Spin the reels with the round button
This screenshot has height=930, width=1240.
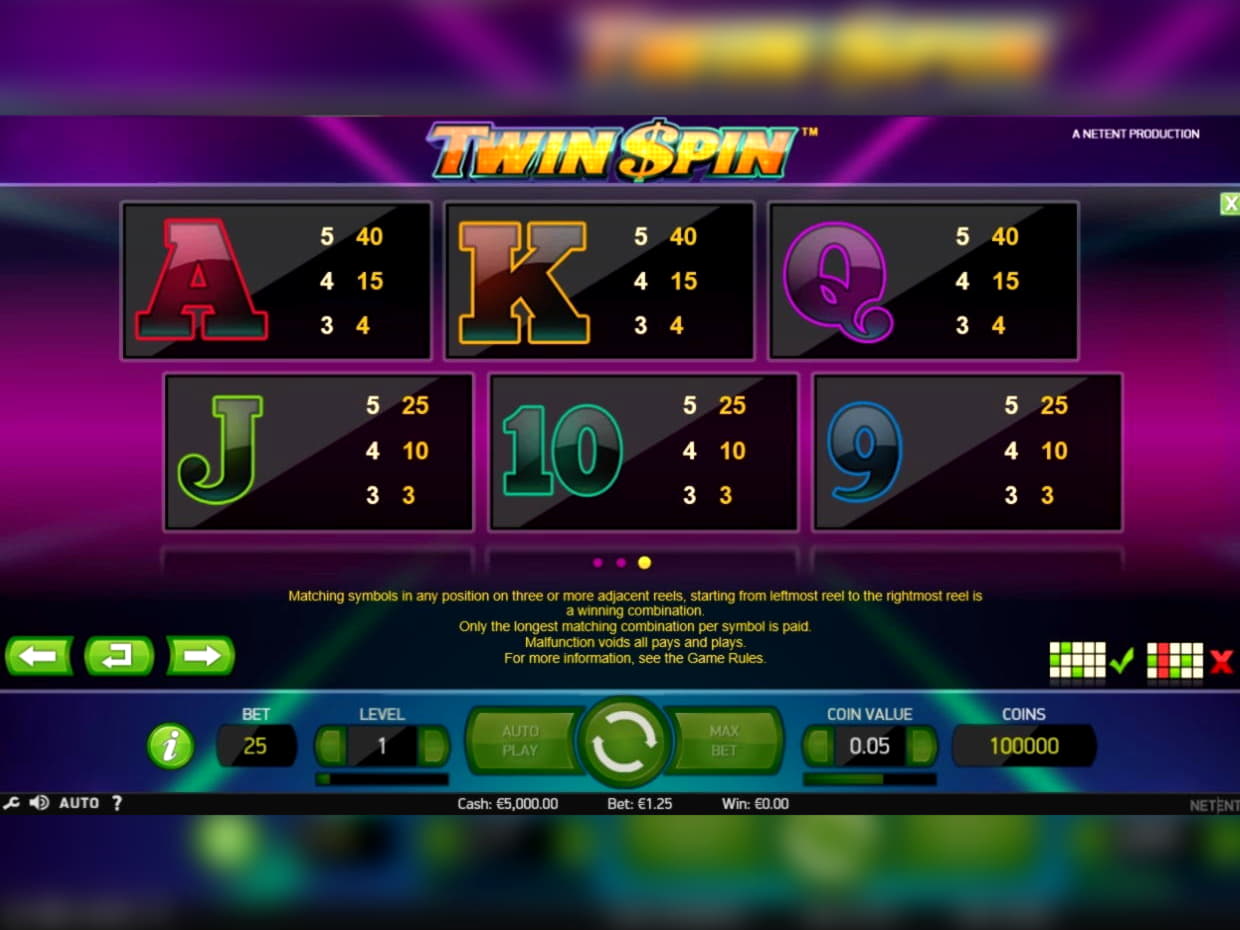[x=625, y=742]
